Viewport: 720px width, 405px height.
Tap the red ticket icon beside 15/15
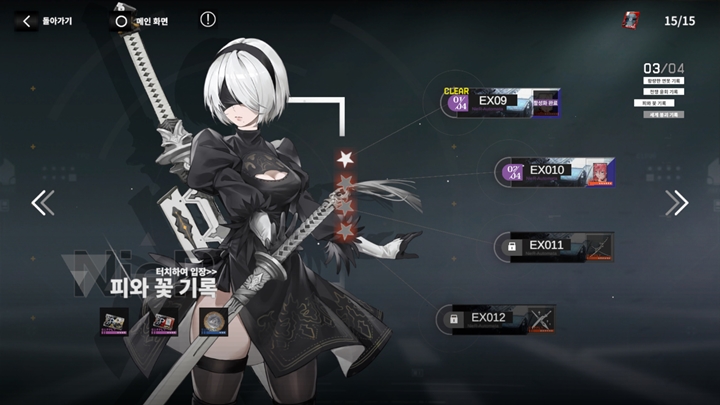632,20
